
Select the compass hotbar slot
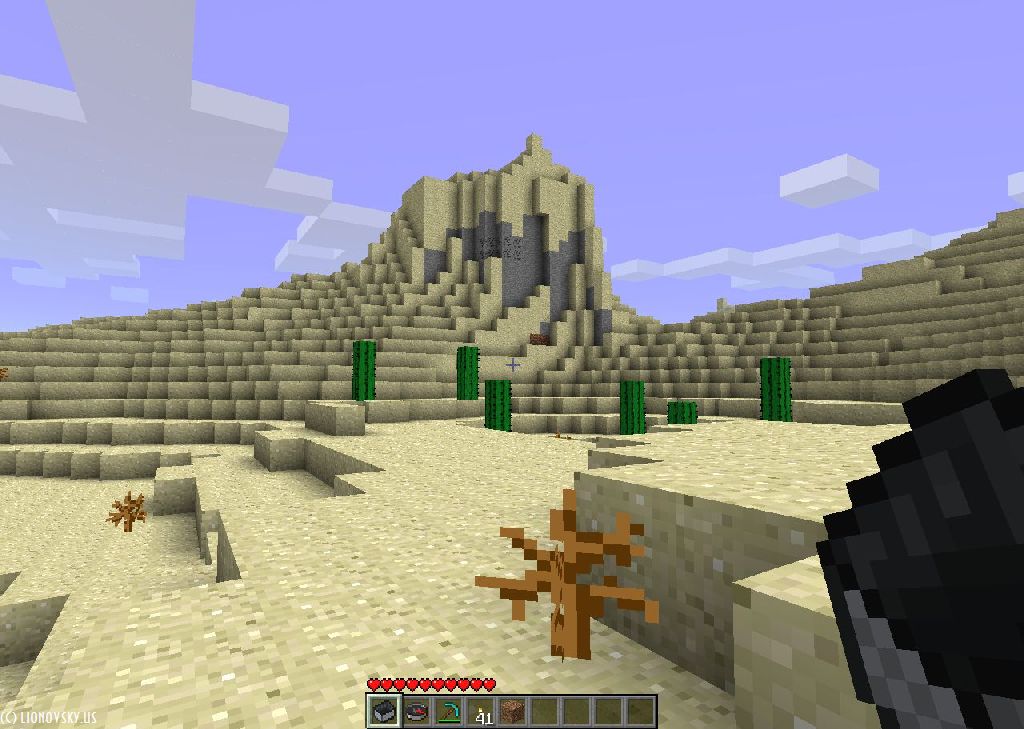pyautogui.click(x=416, y=711)
